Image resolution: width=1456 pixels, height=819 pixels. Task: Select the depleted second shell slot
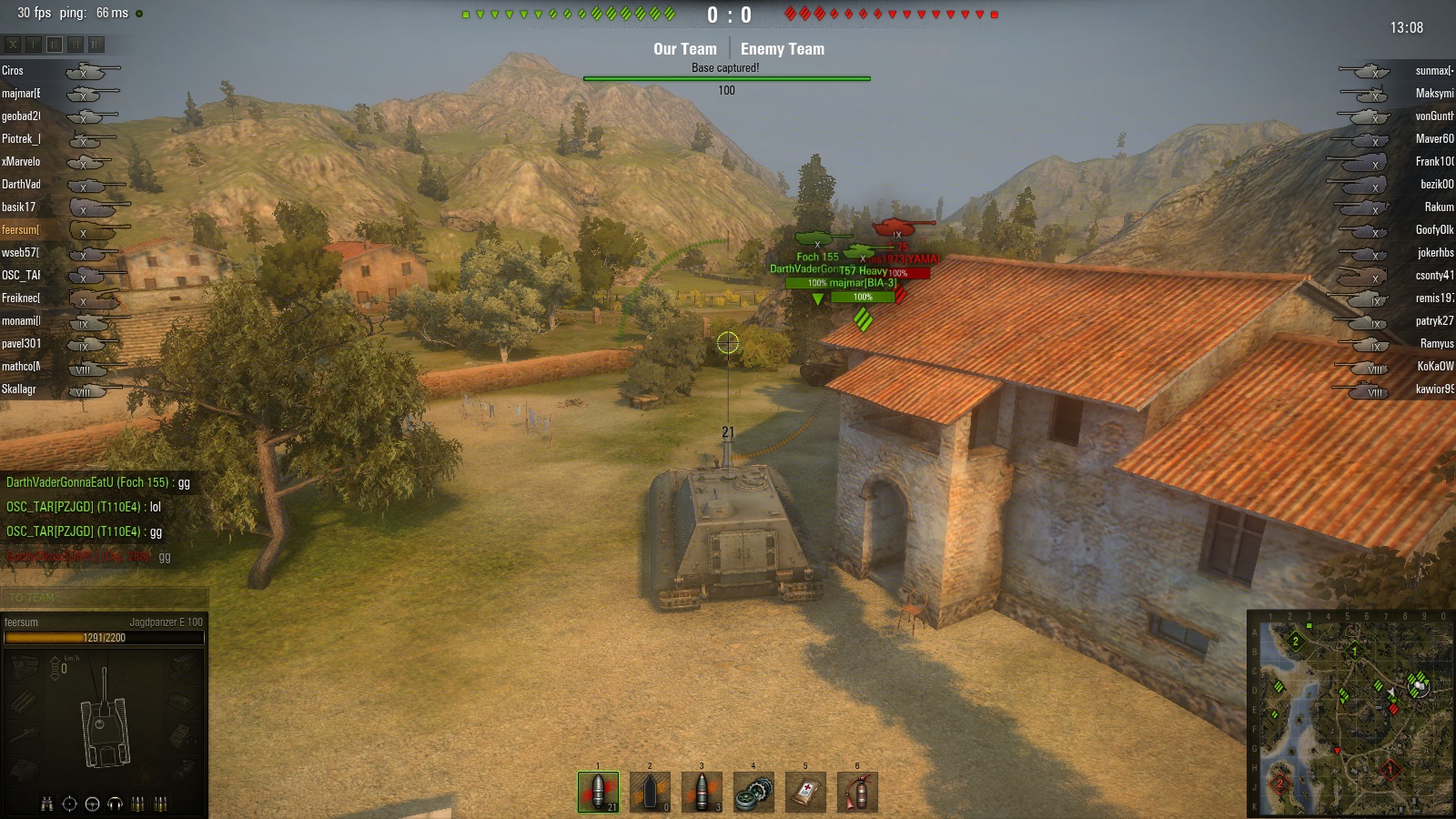click(650, 792)
